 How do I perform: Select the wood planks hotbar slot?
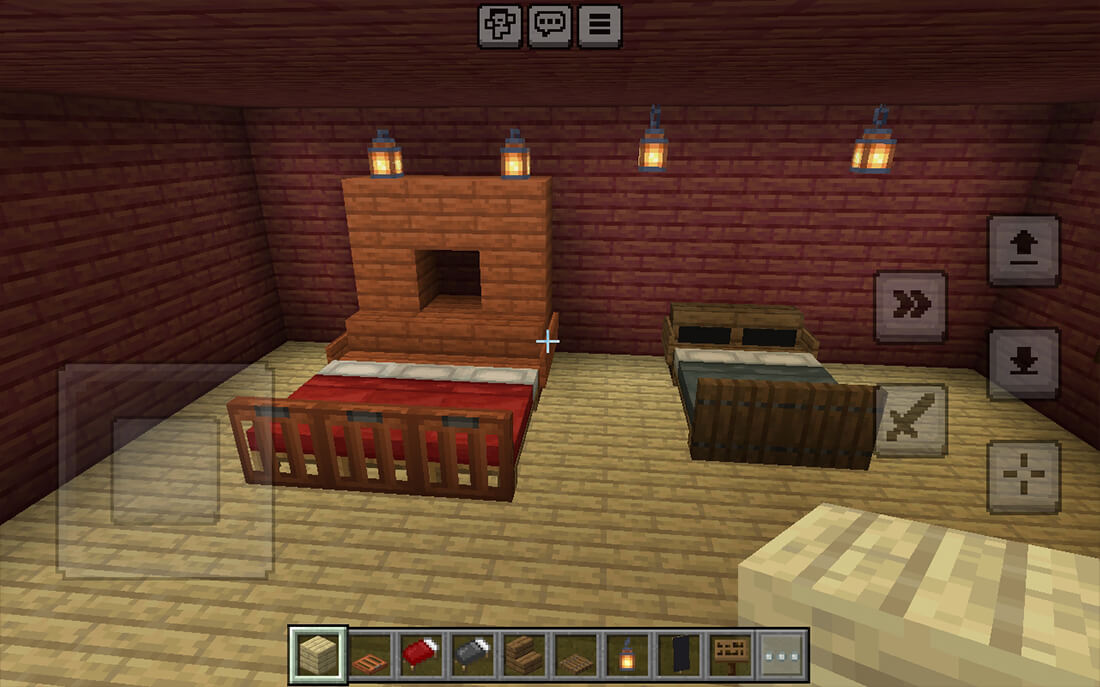[x=319, y=654]
